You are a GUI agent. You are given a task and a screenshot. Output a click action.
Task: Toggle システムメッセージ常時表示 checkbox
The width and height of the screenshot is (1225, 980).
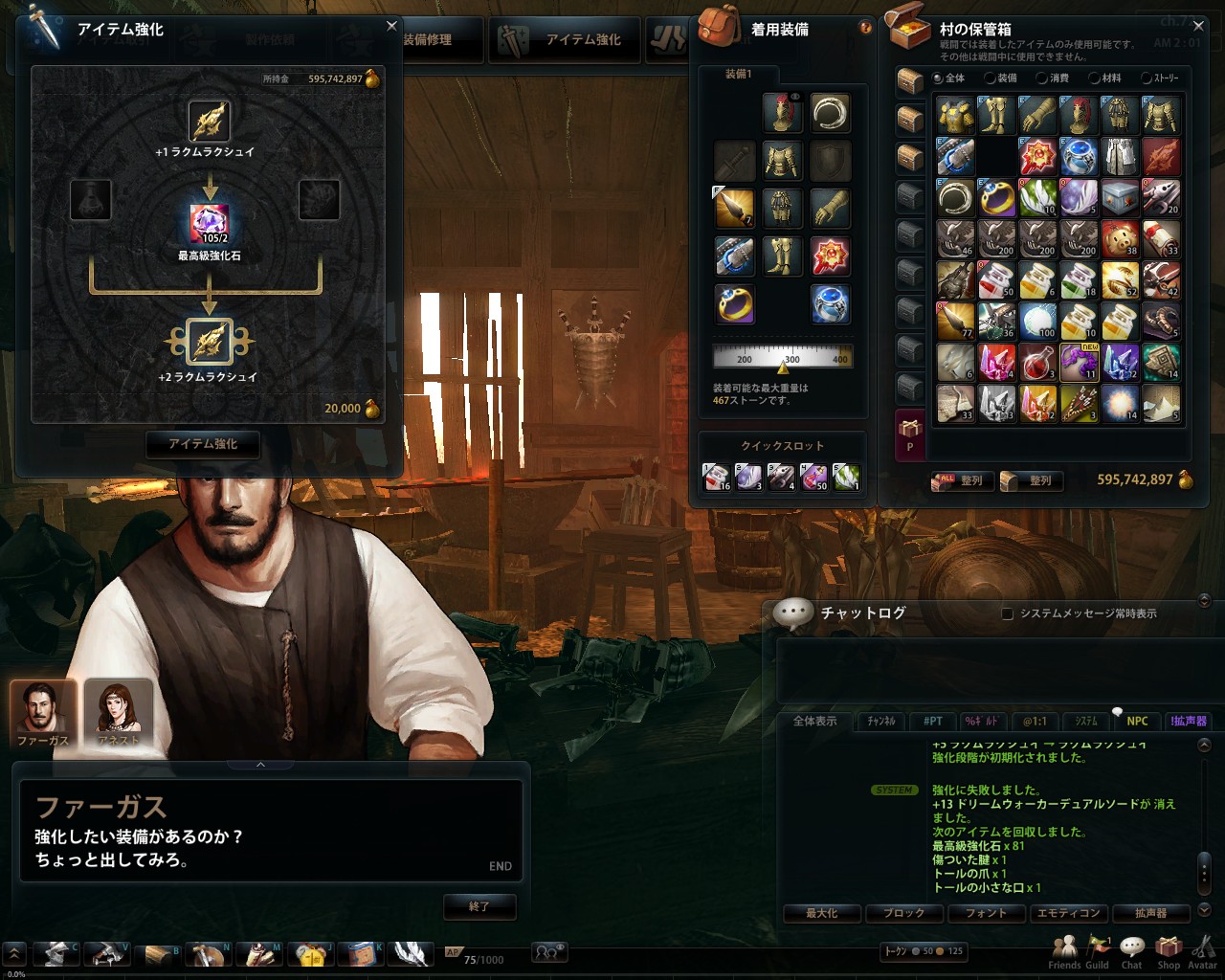[x=1007, y=613]
